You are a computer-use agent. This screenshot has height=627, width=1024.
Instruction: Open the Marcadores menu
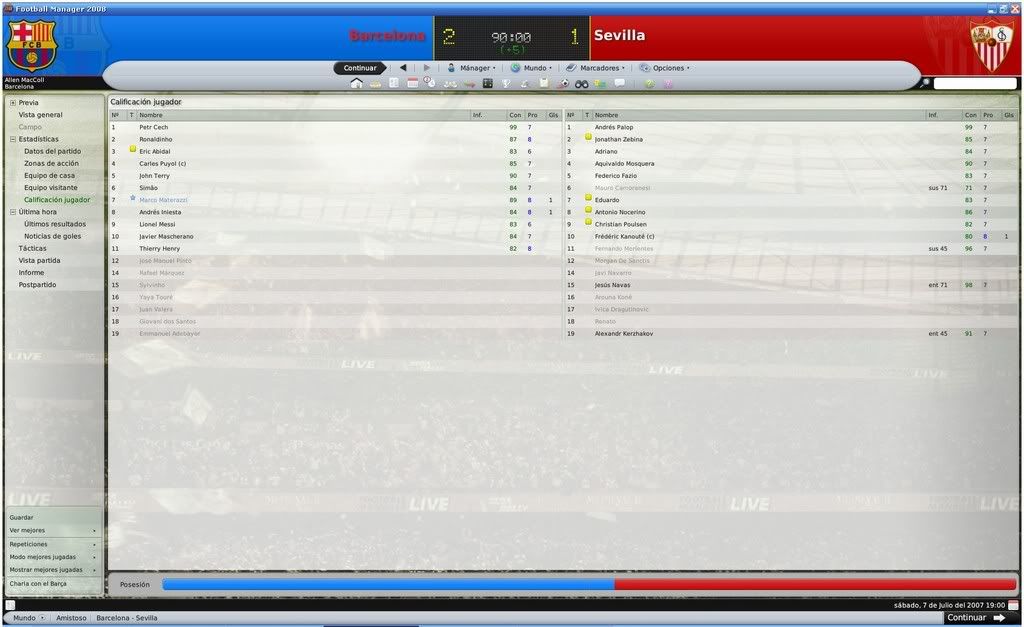pos(596,68)
